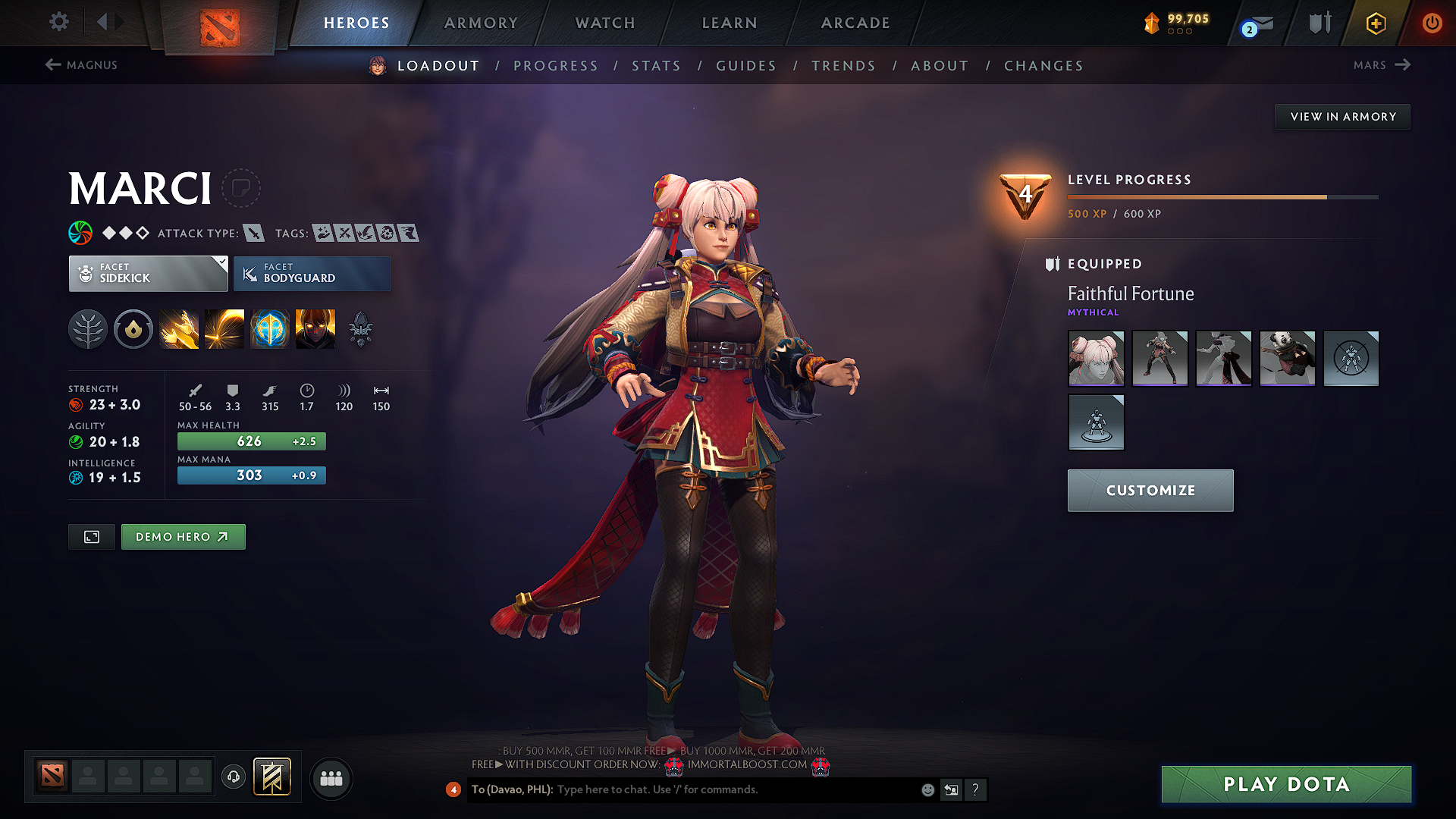Open voice chat settings via headset icon
The image size is (1456, 819).
tap(233, 777)
